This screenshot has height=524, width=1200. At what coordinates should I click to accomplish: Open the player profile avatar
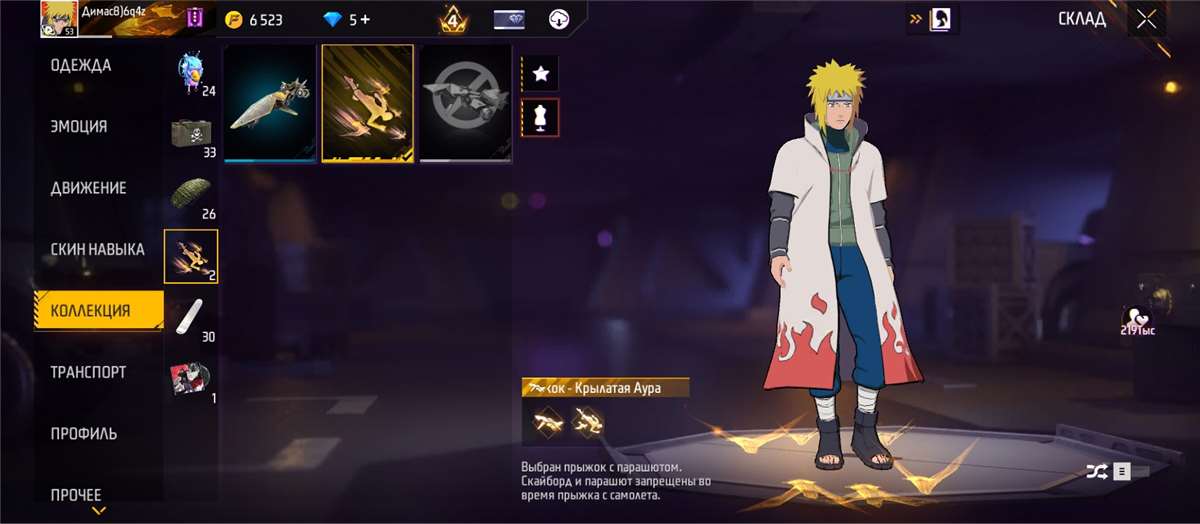(x=59, y=19)
